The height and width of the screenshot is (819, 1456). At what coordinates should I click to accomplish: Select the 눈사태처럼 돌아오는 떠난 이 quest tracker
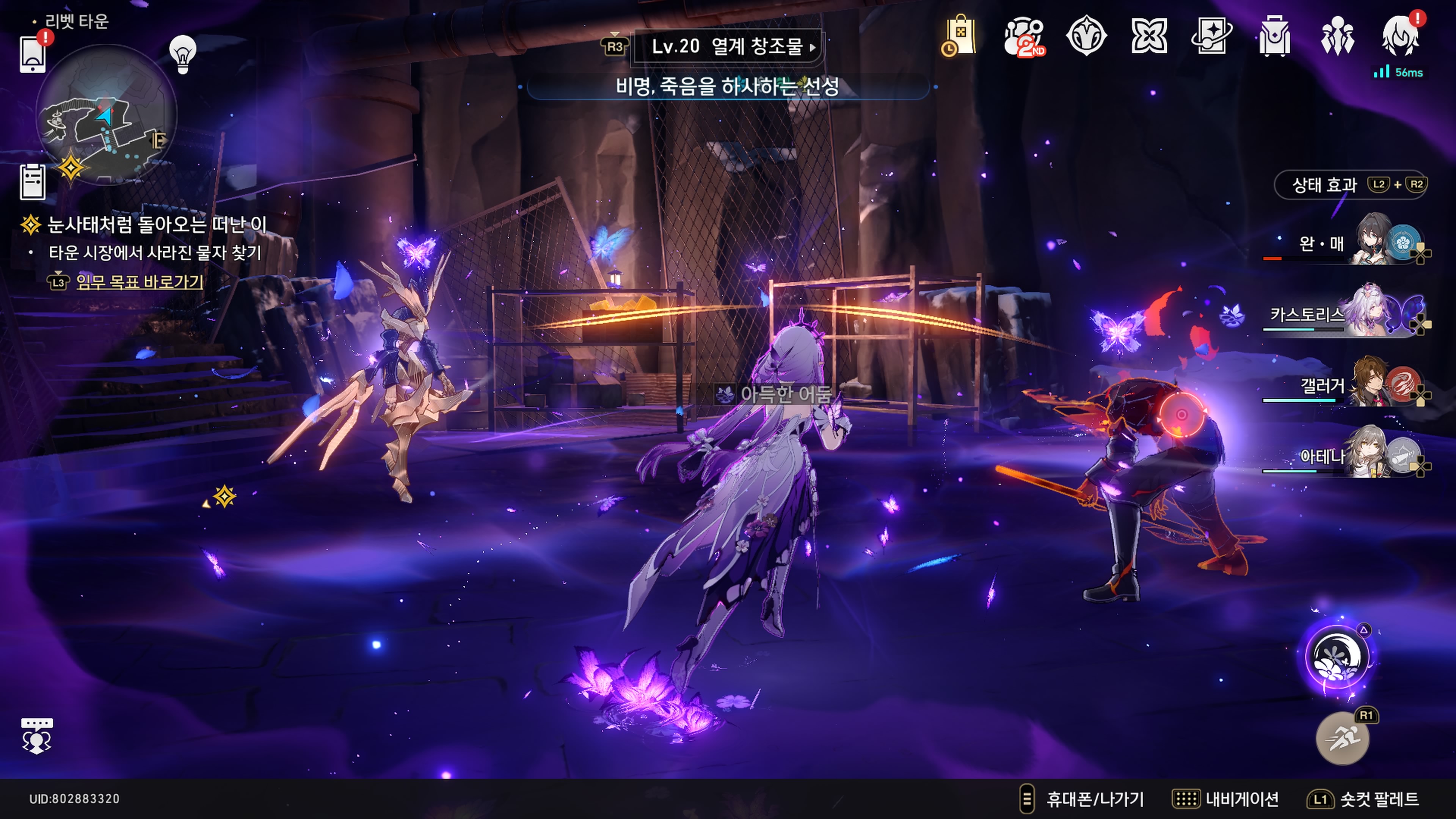156,224
